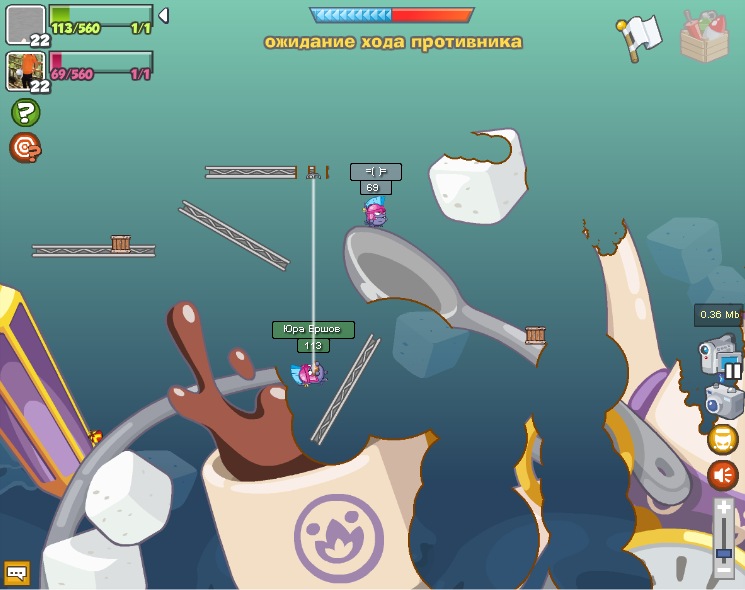Collapse the player panel with white arrow
This screenshot has width=745, height=590.
click(x=163, y=15)
